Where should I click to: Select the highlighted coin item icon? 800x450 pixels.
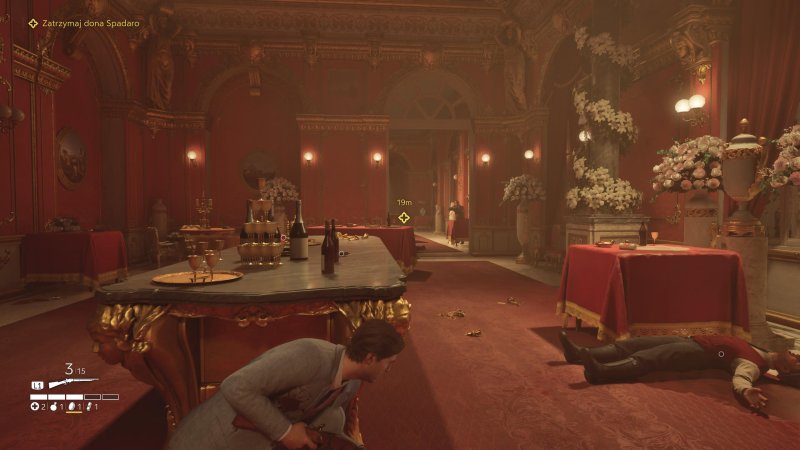(70, 407)
